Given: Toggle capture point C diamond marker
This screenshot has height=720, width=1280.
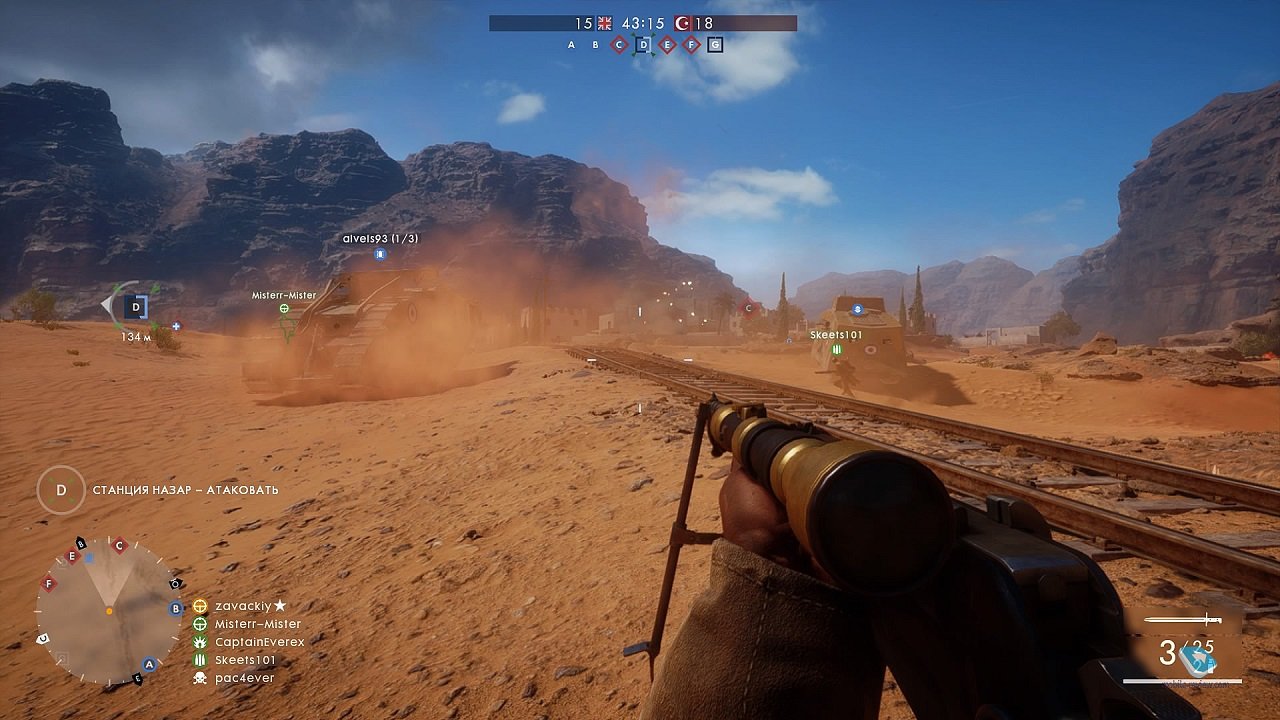Looking at the screenshot, I should [619, 44].
